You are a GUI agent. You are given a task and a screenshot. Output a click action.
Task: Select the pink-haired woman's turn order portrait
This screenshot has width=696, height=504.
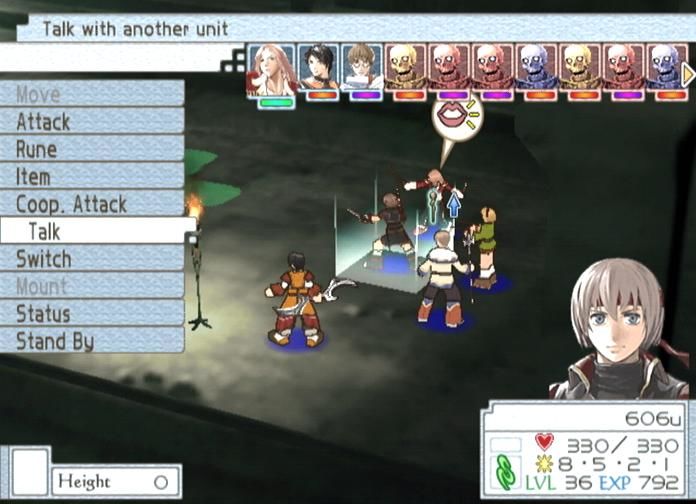[x=272, y=69]
